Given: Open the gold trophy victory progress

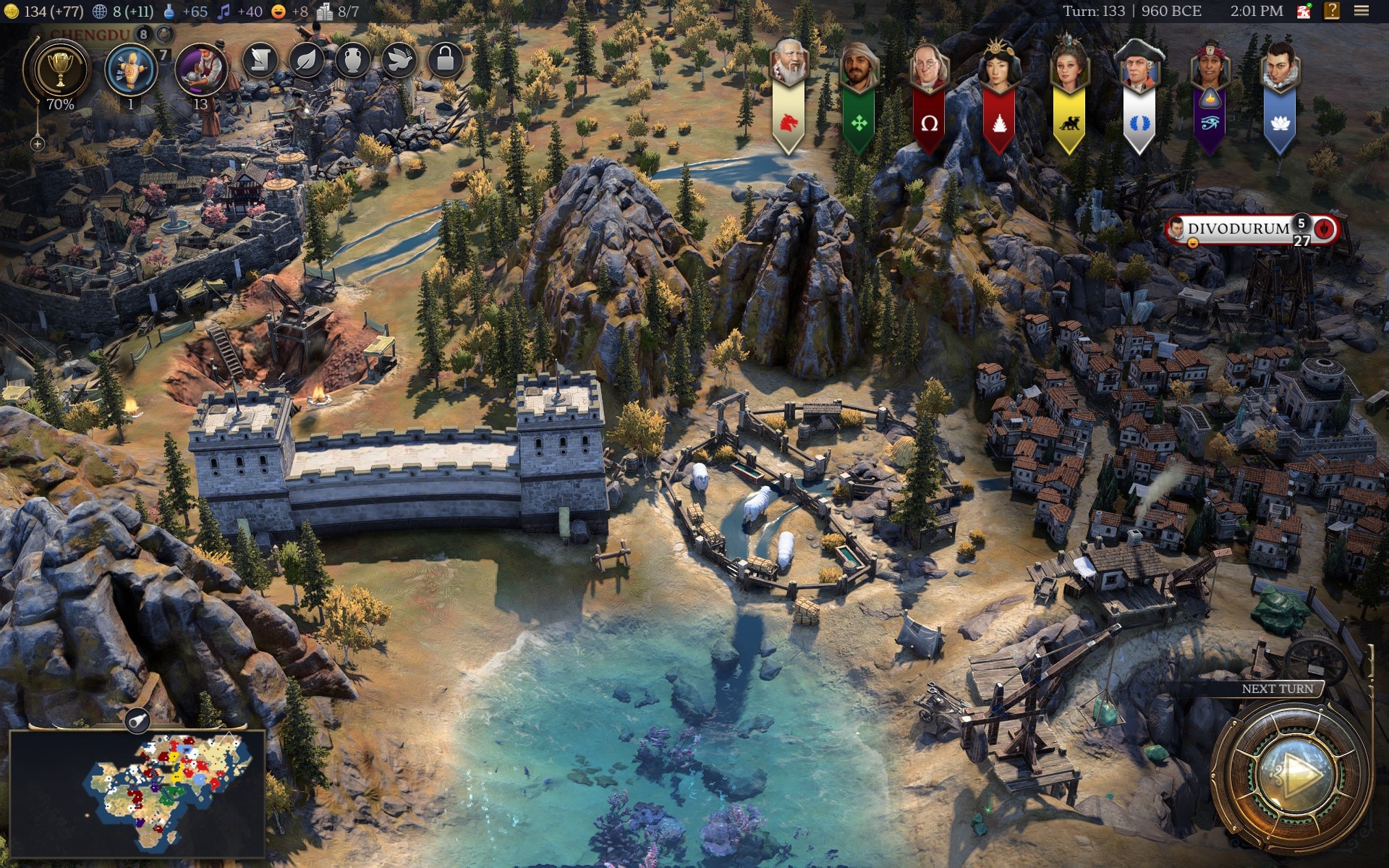Looking at the screenshot, I should [x=60, y=70].
